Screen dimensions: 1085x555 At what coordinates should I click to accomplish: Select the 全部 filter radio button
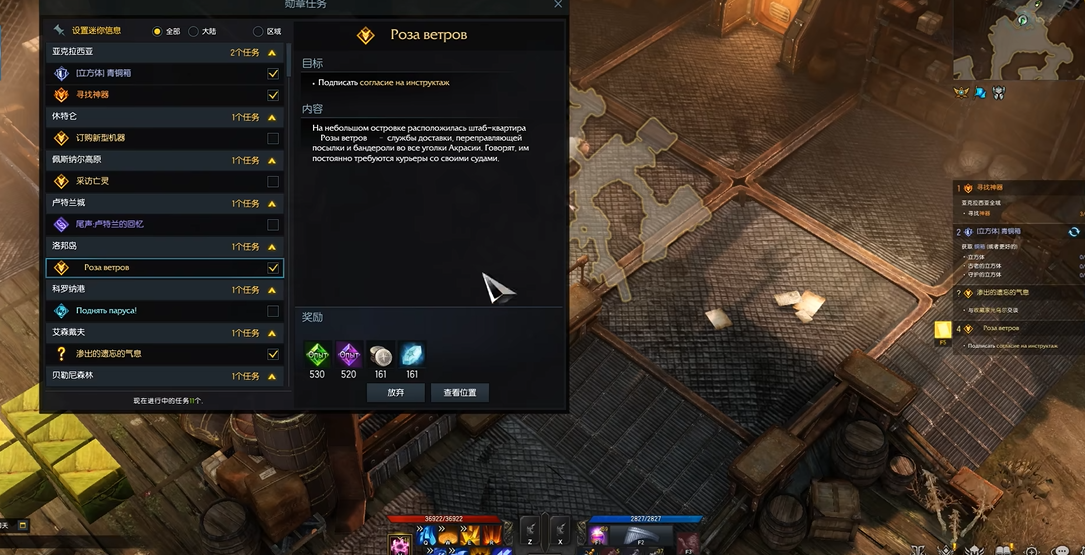[157, 31]
